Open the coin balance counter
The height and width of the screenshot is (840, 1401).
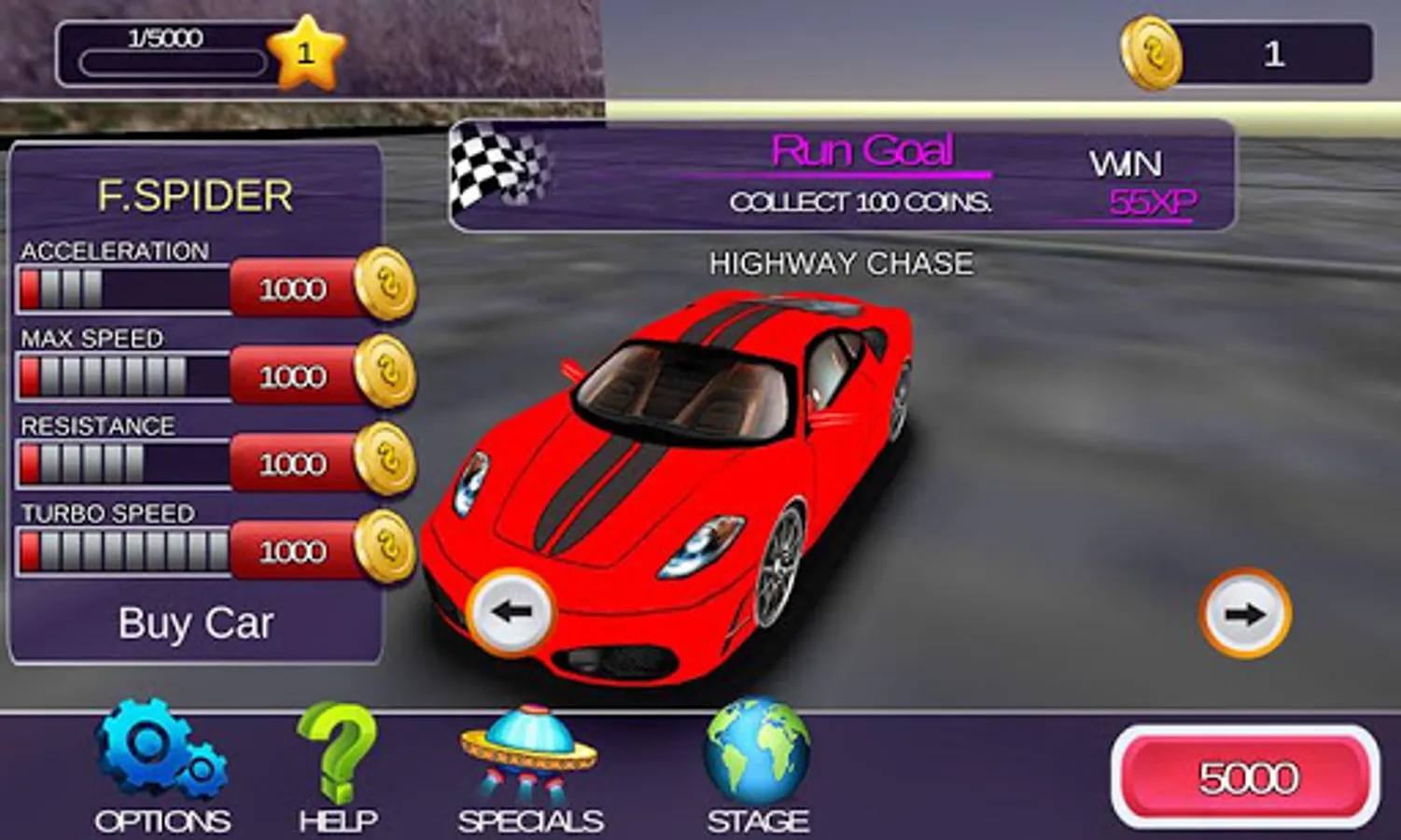pos(1247,54)
